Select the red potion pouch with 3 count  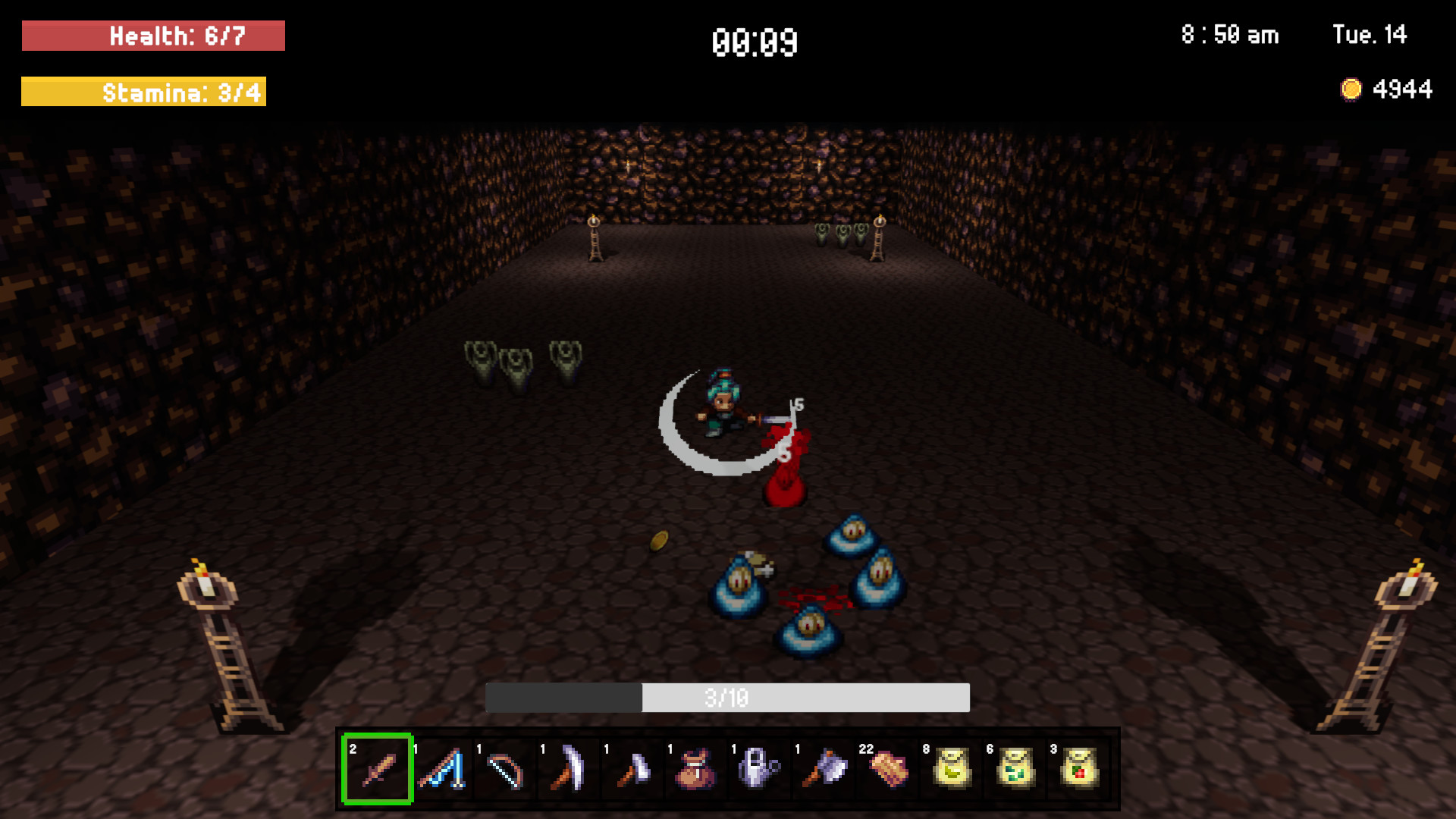click(1078, 768)
